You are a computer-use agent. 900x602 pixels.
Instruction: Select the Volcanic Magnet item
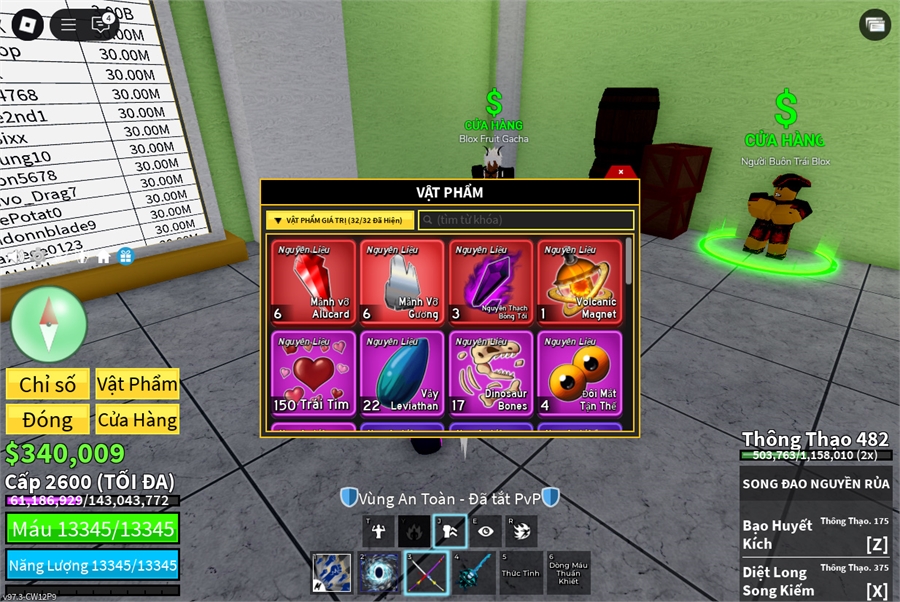click(580, 282)
